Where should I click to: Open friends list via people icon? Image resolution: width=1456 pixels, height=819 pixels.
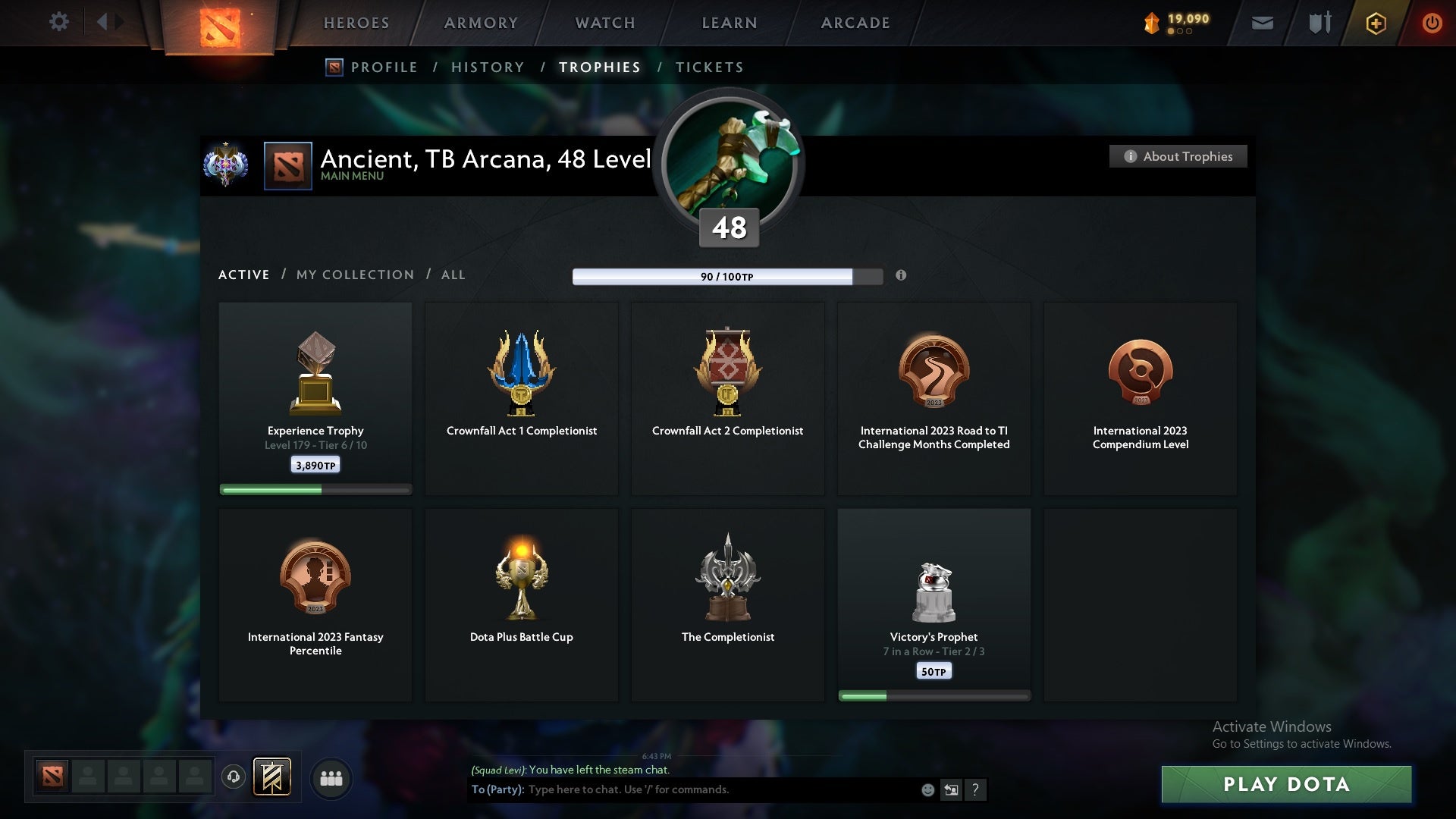pyautogui.click(x=330, y=778)
